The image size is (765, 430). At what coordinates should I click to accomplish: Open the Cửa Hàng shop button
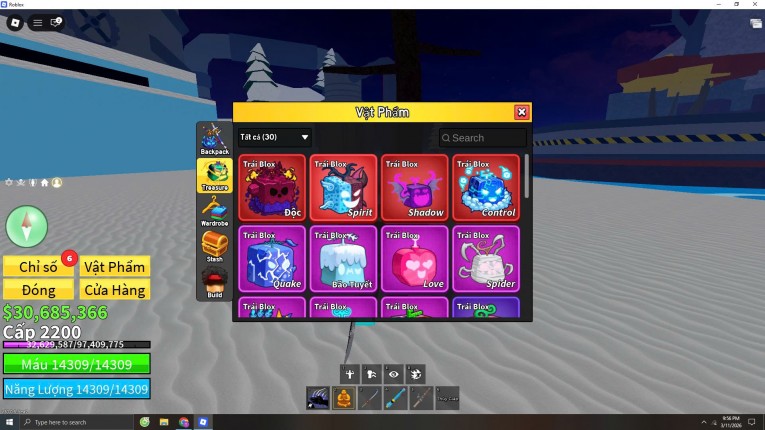coord(115,290)
